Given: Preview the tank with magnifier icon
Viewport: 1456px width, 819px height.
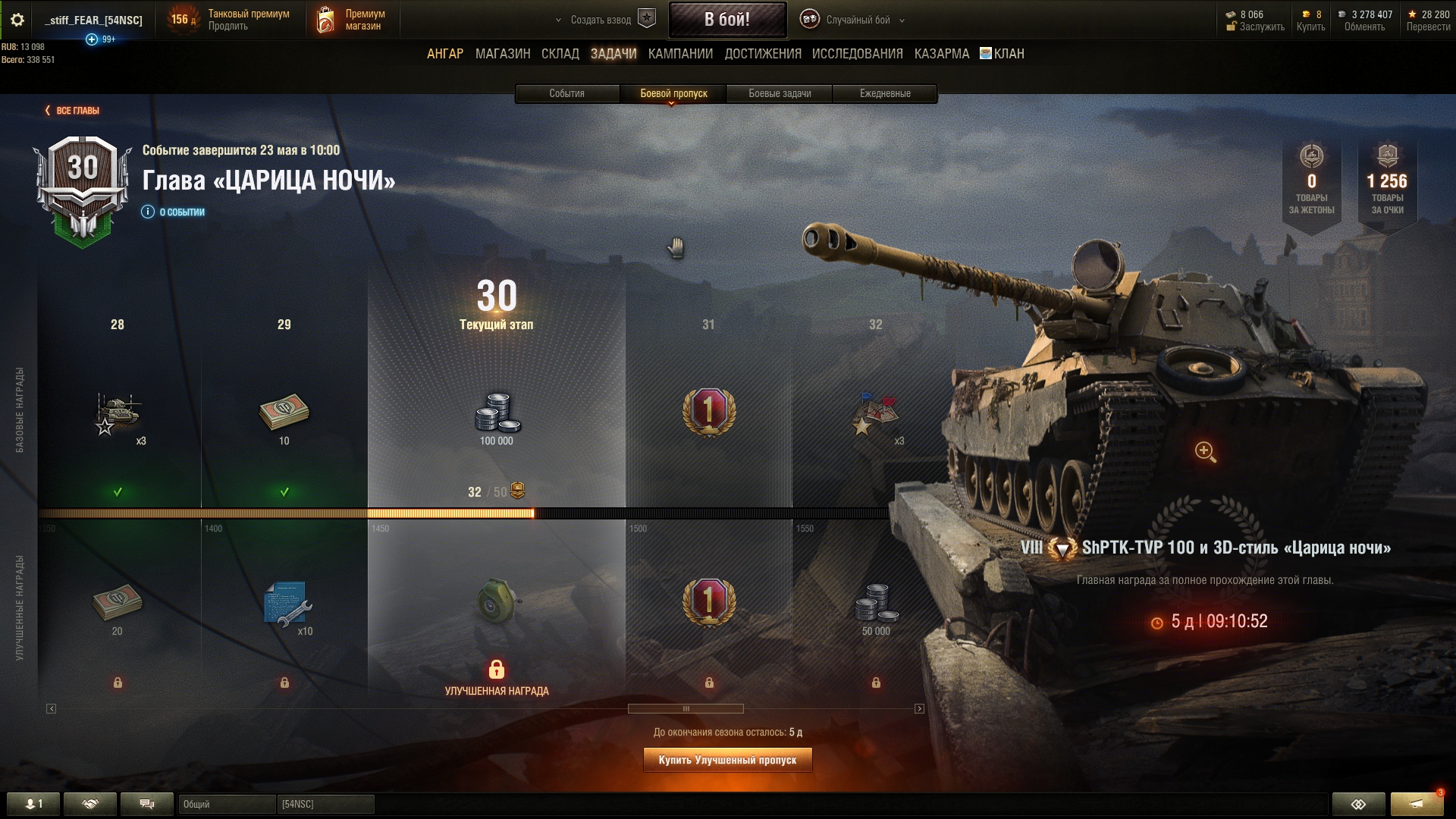Looking at the screenshot, I should 1205,451.
